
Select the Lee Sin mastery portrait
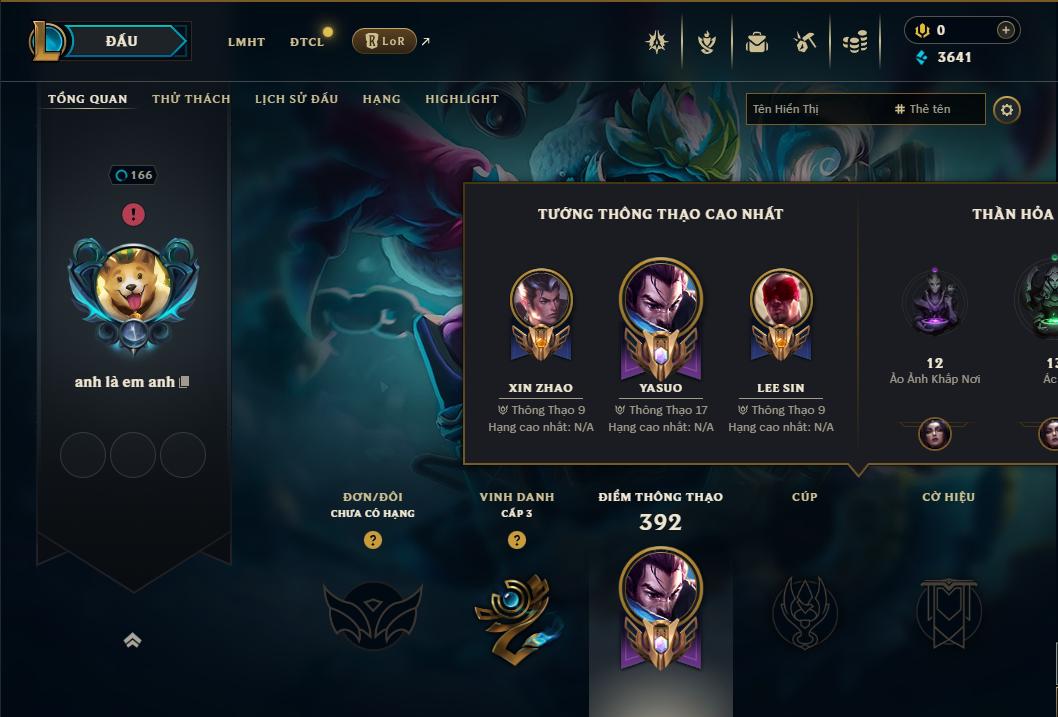pyautogui.click(x=781, y=300)
